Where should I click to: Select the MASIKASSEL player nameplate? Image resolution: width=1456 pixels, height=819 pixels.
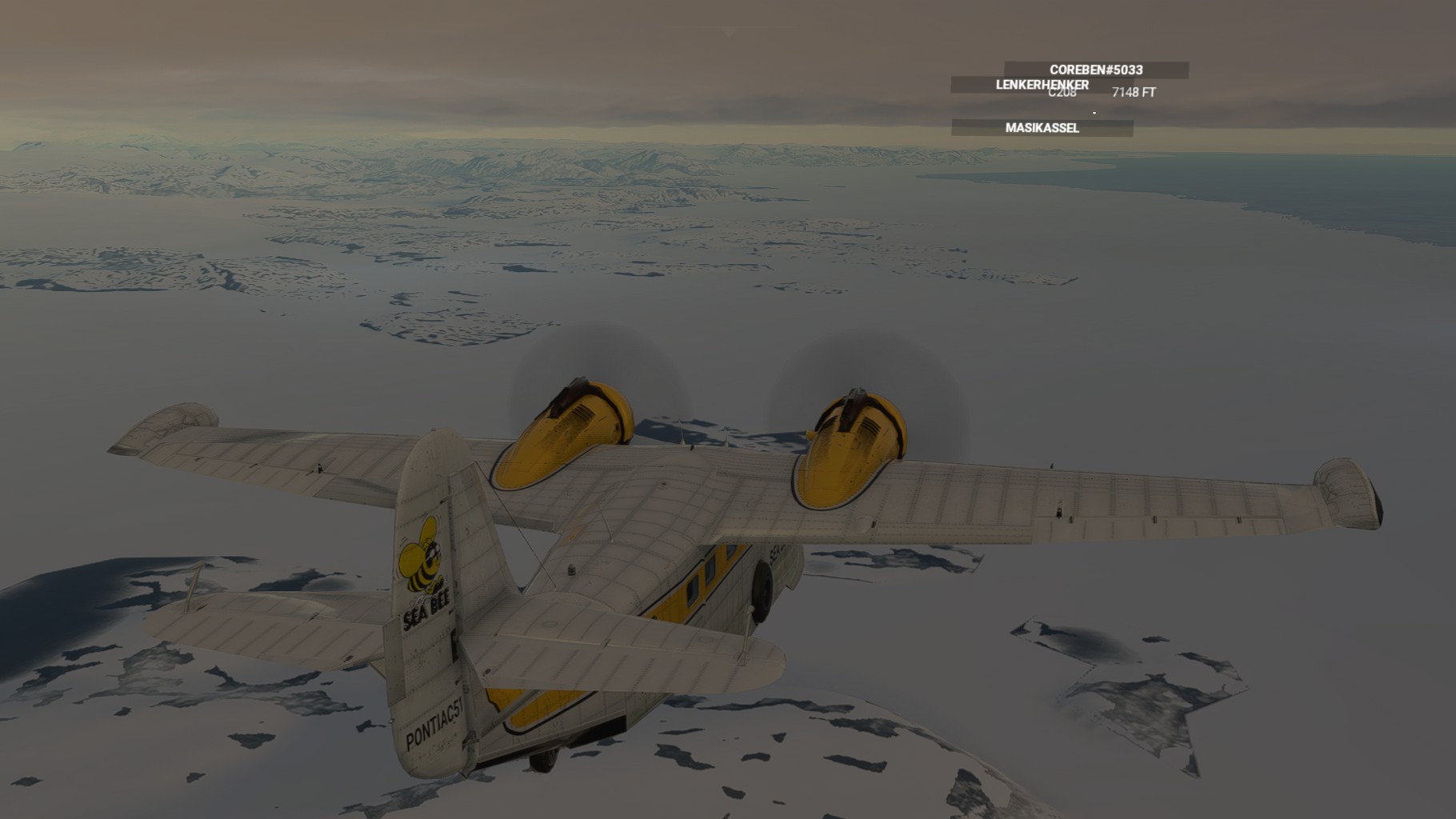point(1042,128)
